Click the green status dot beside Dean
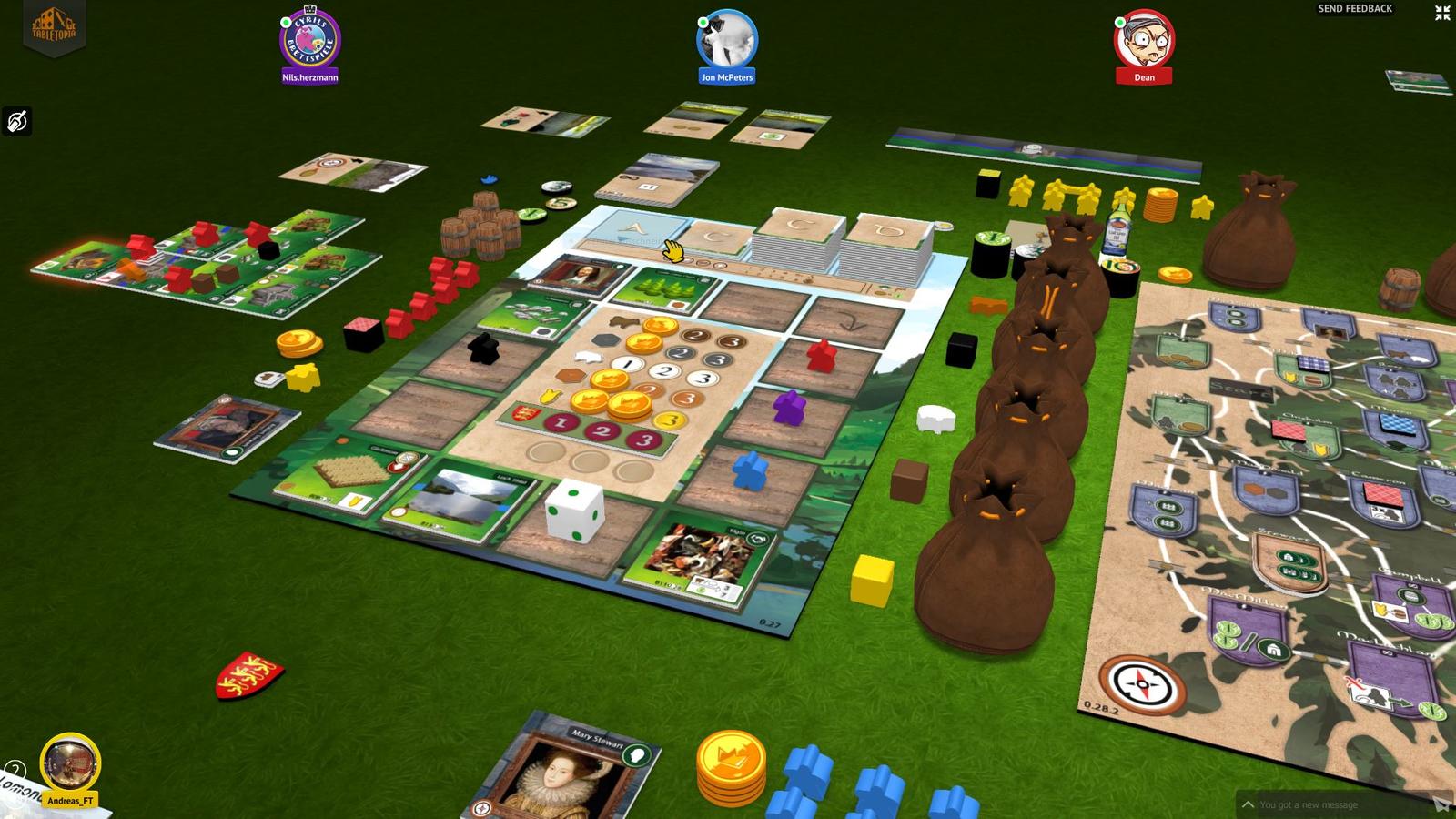This screenshot has width=1456, height=819. (x=1119, y=22)
